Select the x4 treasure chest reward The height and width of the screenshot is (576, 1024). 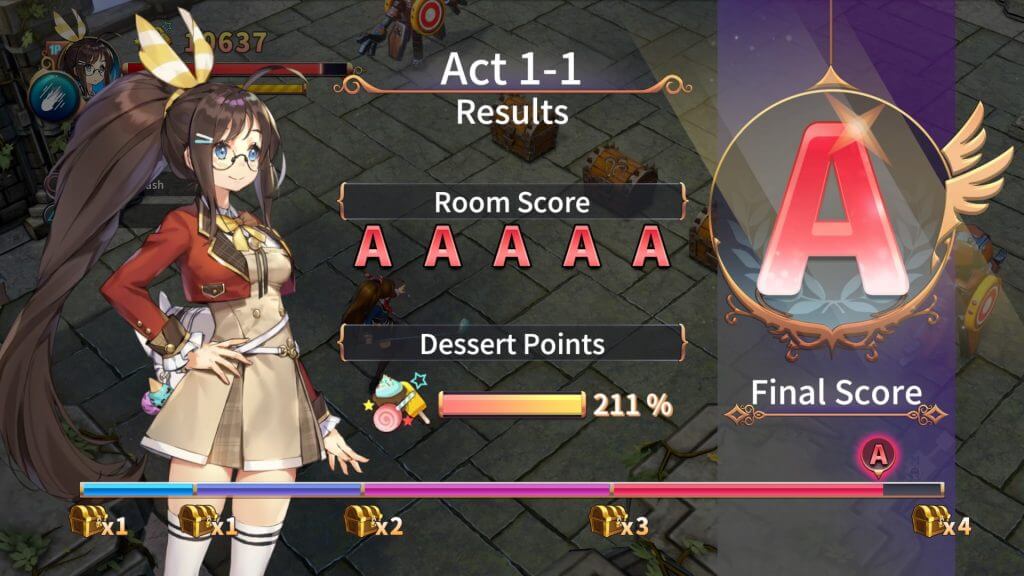coord(931,521)
